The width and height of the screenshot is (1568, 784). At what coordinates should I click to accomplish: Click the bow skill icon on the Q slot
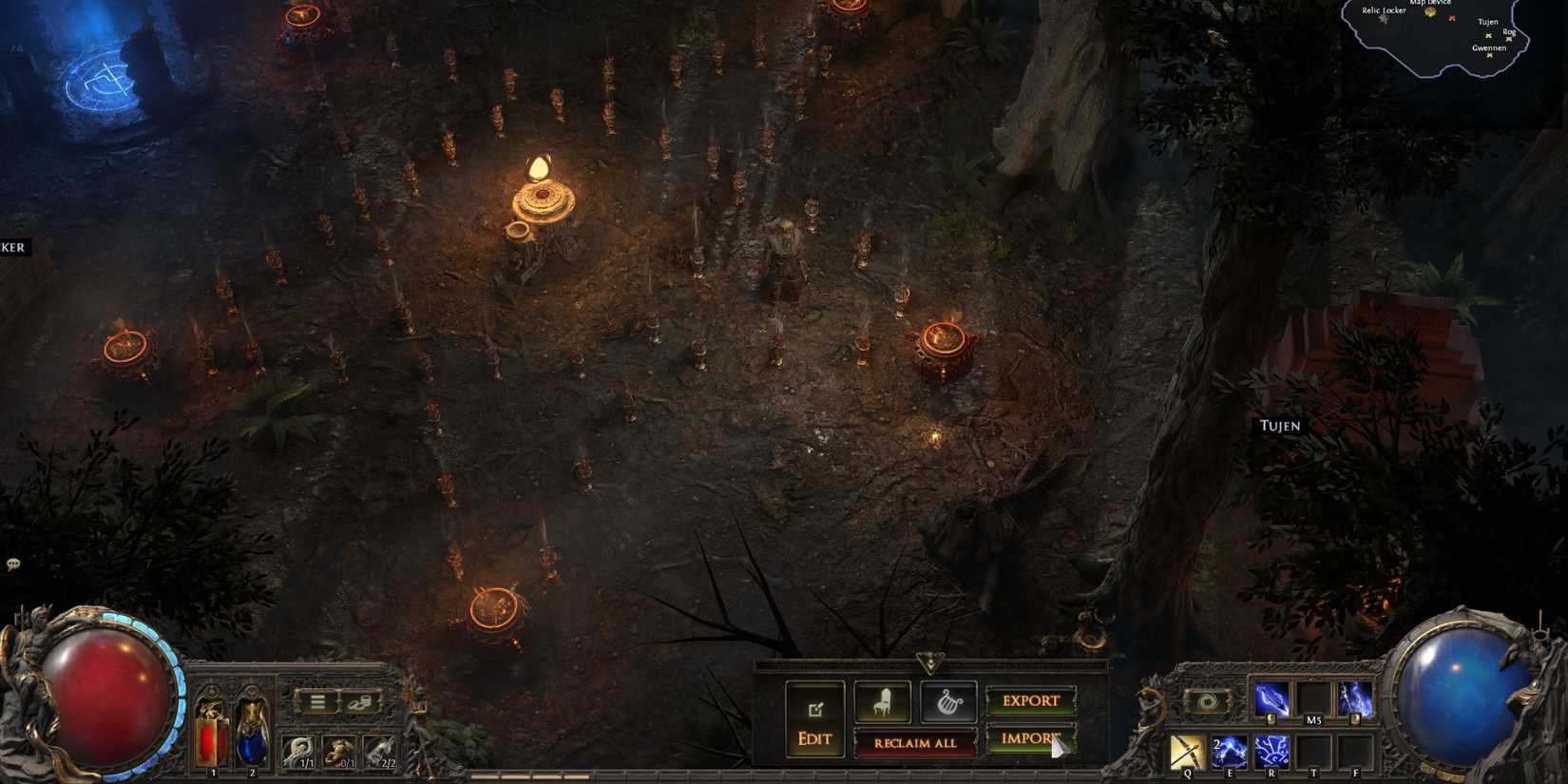(1188, 752)
